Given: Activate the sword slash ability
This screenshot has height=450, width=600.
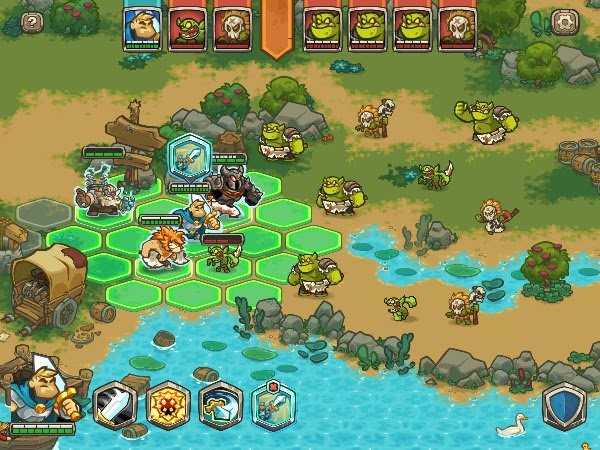Looking at the screenshot, I should [115, 404].
